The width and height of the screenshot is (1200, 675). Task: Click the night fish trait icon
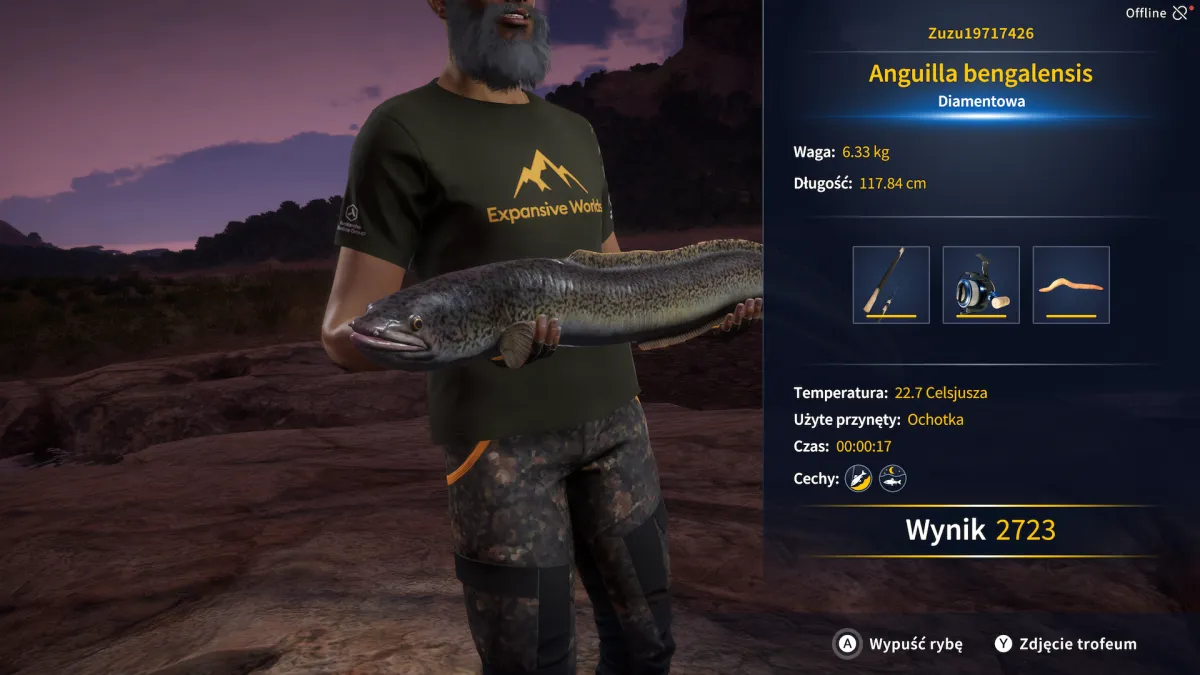(x=892, y=479)
